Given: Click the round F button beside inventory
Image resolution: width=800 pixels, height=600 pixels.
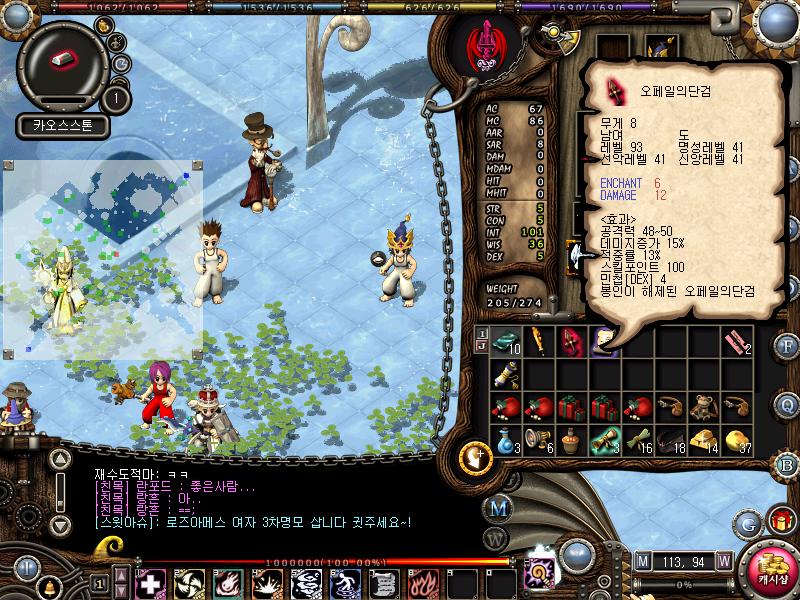Looking at the screenshot, I should pyautogui.click(x=787, y=347).
